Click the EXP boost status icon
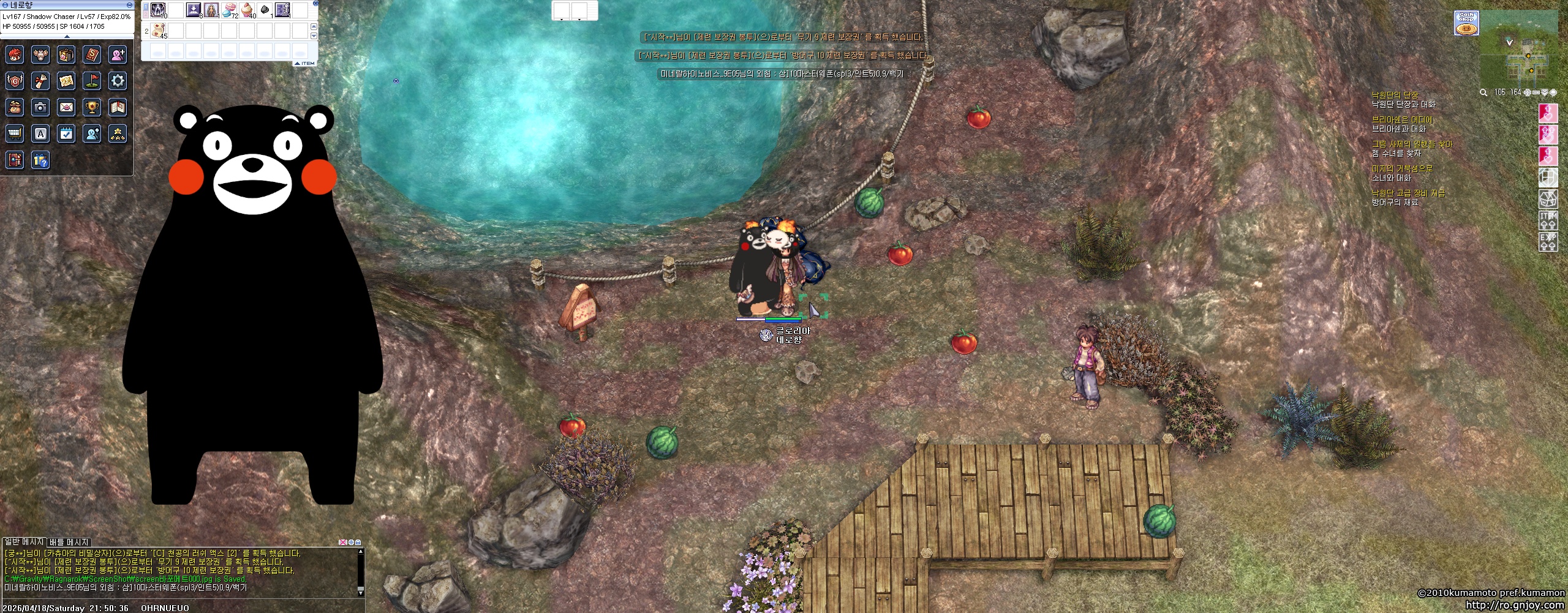The height and width of the screenshot is (613, 1568). click(x=1548, y=241)
